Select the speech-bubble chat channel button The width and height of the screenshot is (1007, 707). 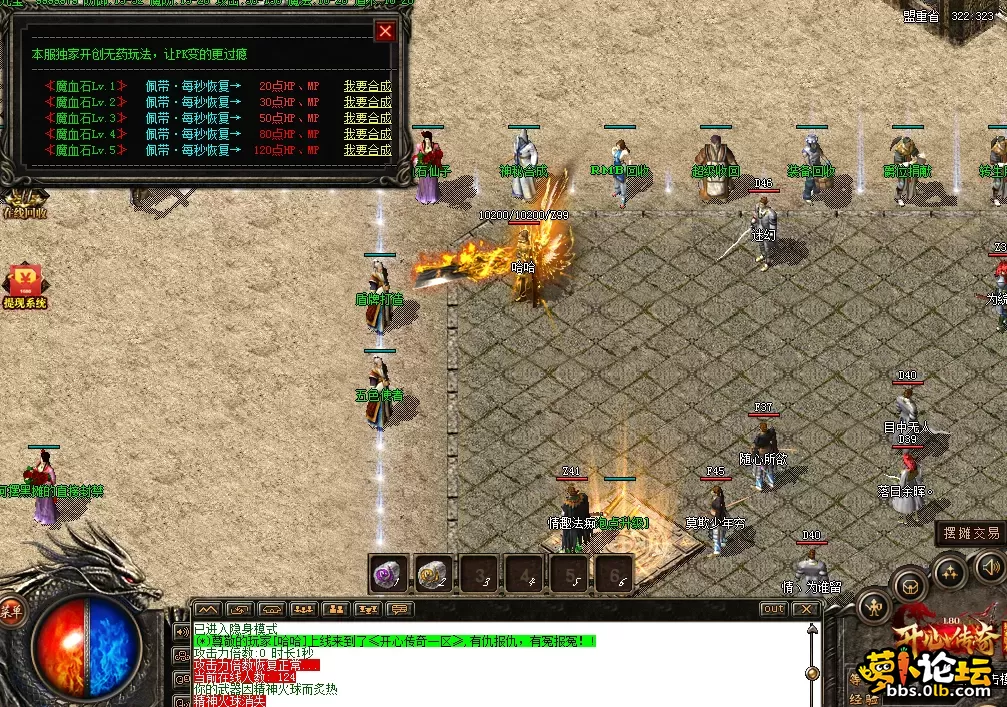pos(399,609)
